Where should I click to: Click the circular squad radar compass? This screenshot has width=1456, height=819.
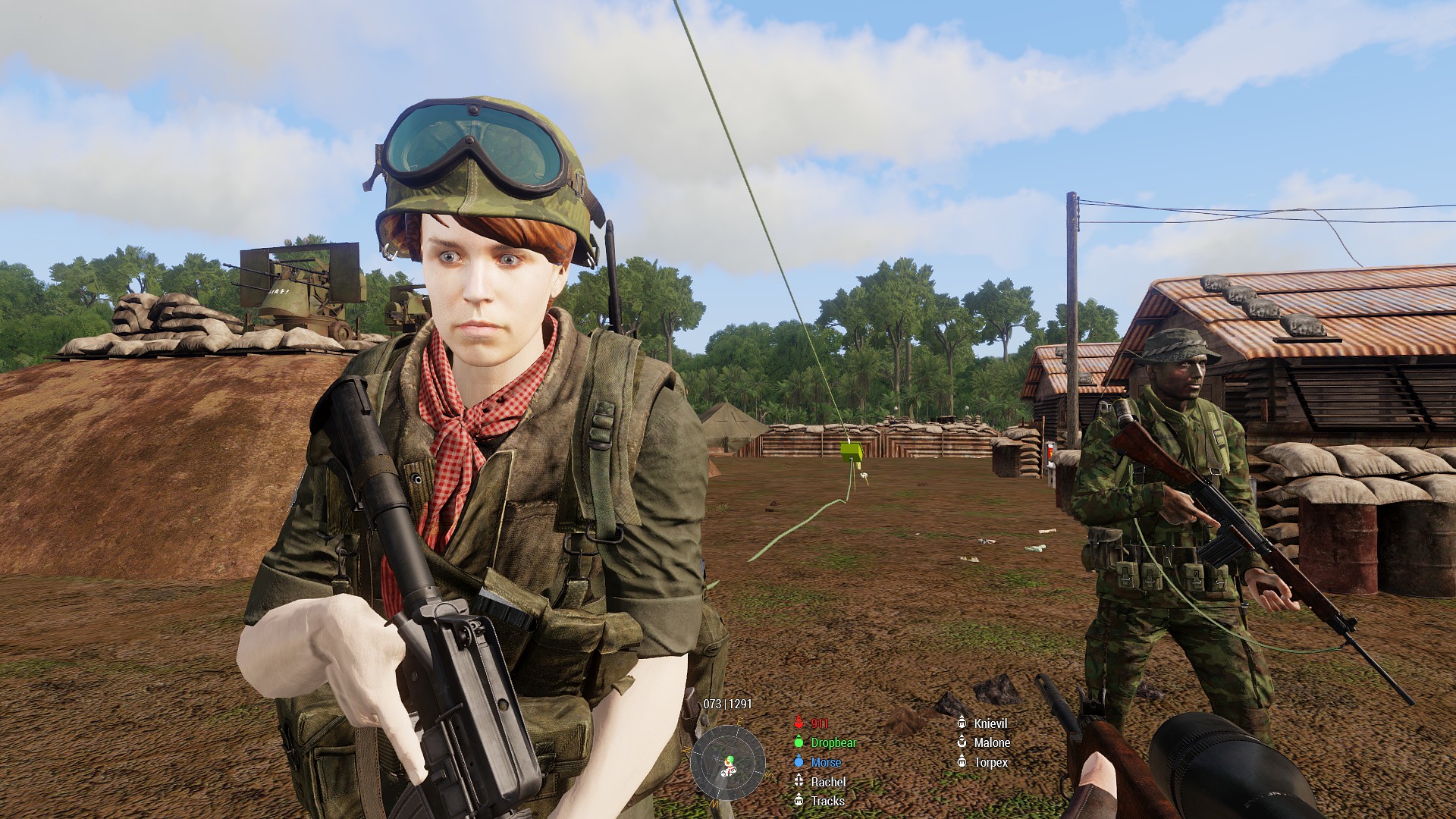(727, 763)
